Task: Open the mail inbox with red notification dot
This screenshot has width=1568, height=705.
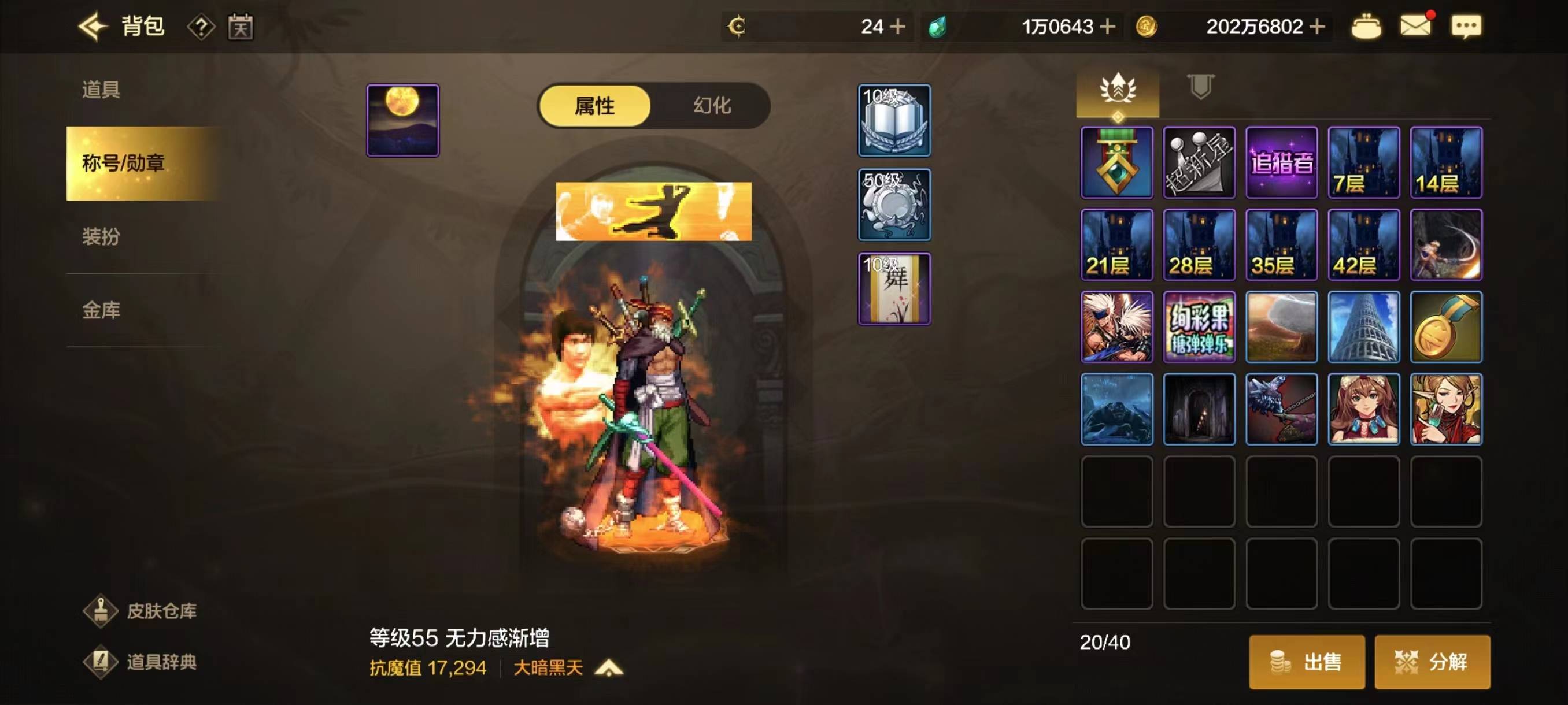Action: [x=1415, y=26]
